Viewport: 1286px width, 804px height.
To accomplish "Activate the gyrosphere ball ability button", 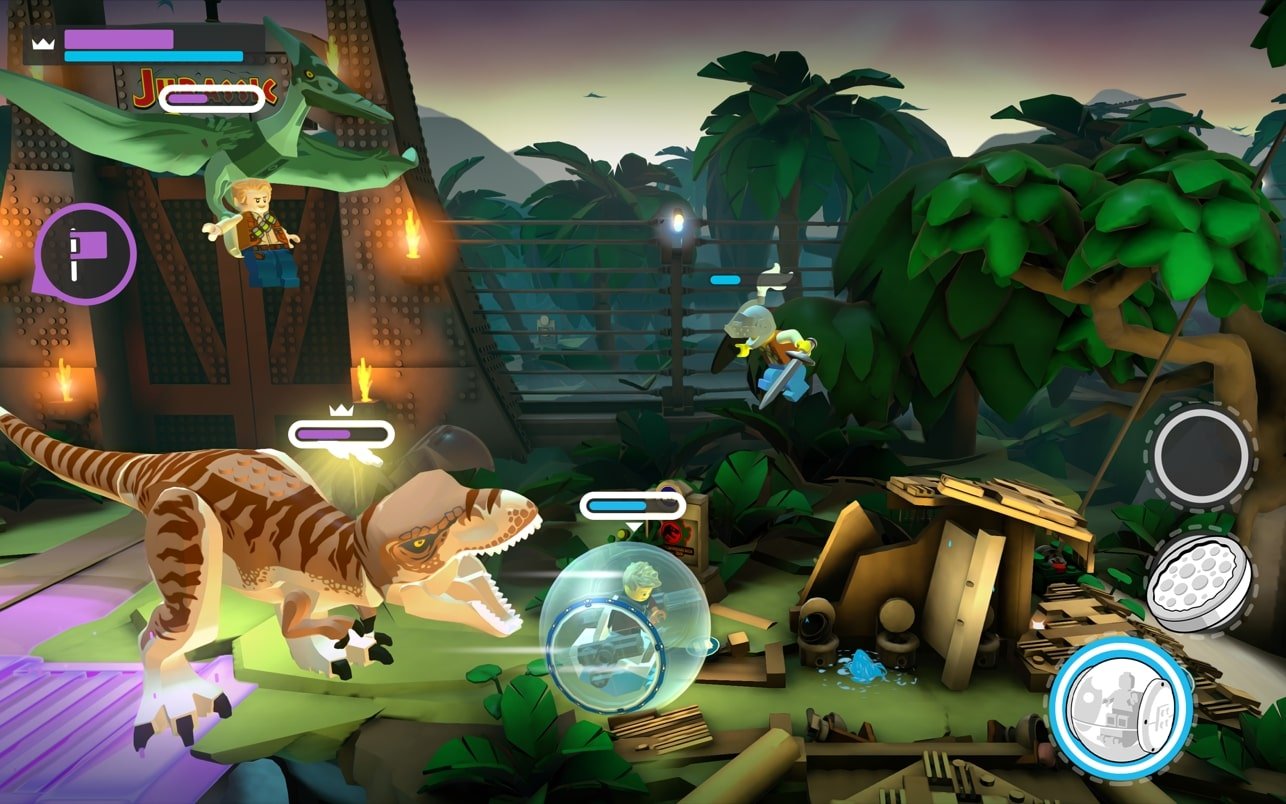I will (x=1120, y=704).
